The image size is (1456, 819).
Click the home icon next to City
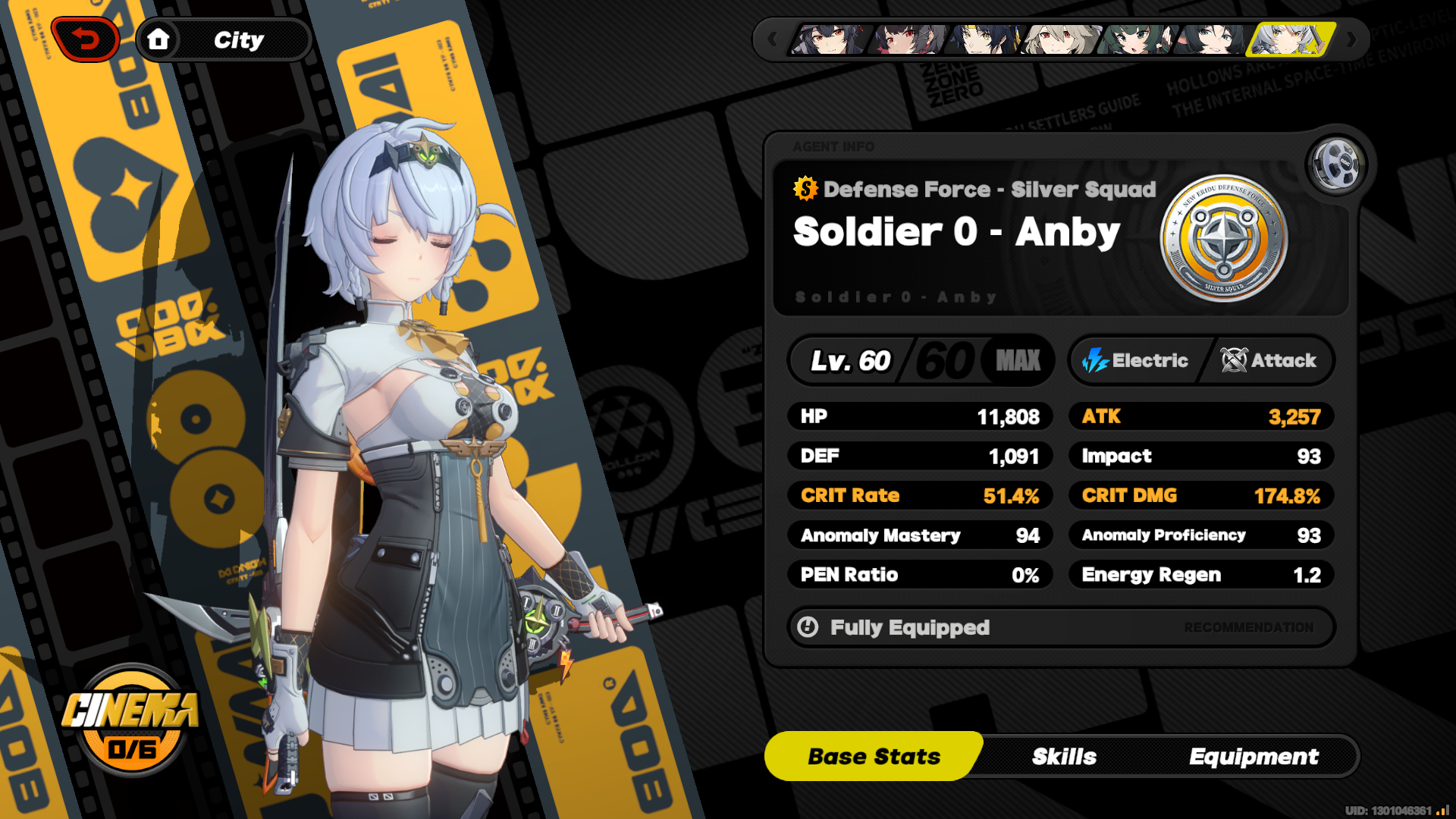(158, 40)
